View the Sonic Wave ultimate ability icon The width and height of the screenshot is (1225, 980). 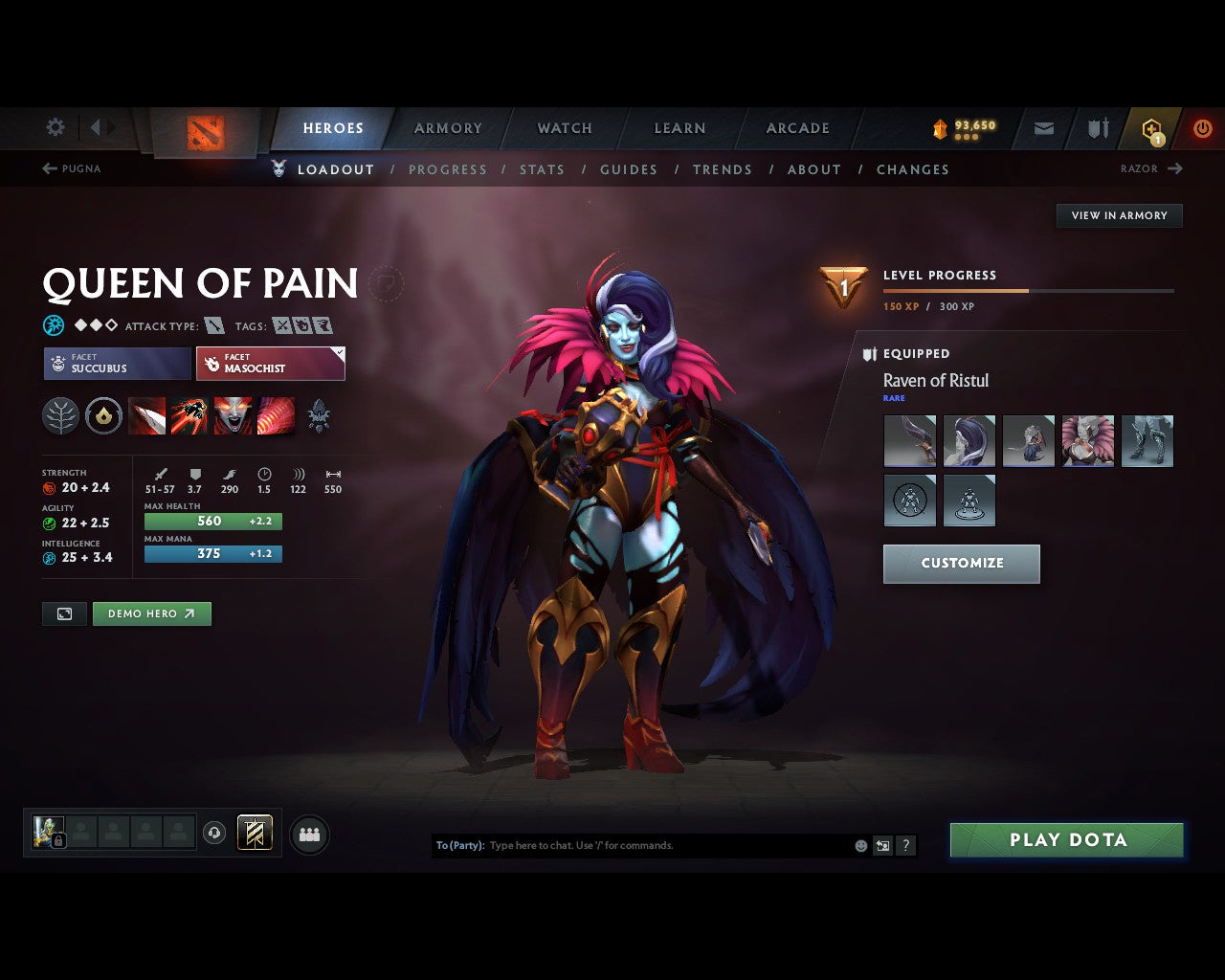click(x=277, y=415)
